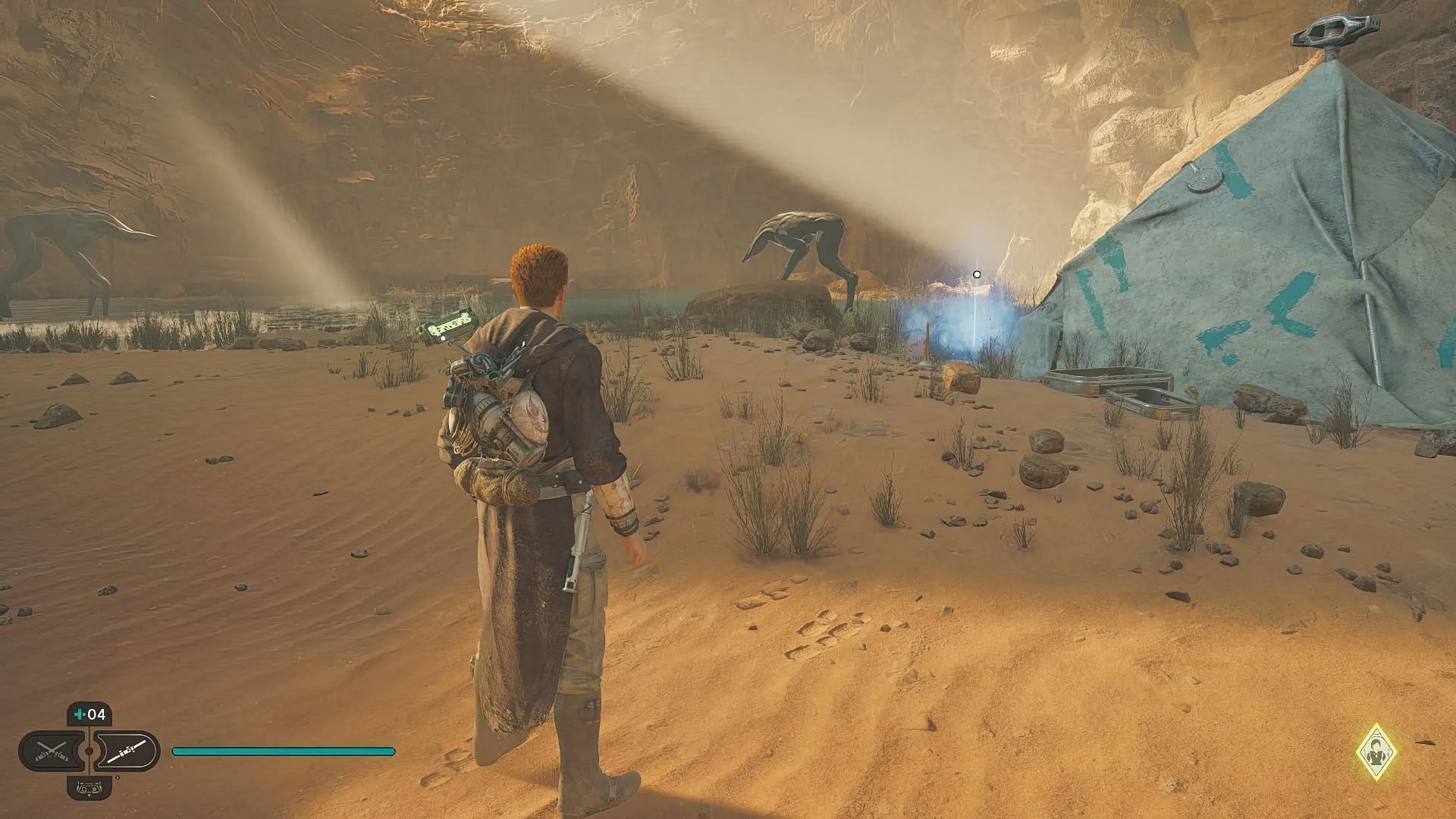Click the yellow diamond character portrait icon
This screenshot has width=1456, height=819.
click(1376, 752)
